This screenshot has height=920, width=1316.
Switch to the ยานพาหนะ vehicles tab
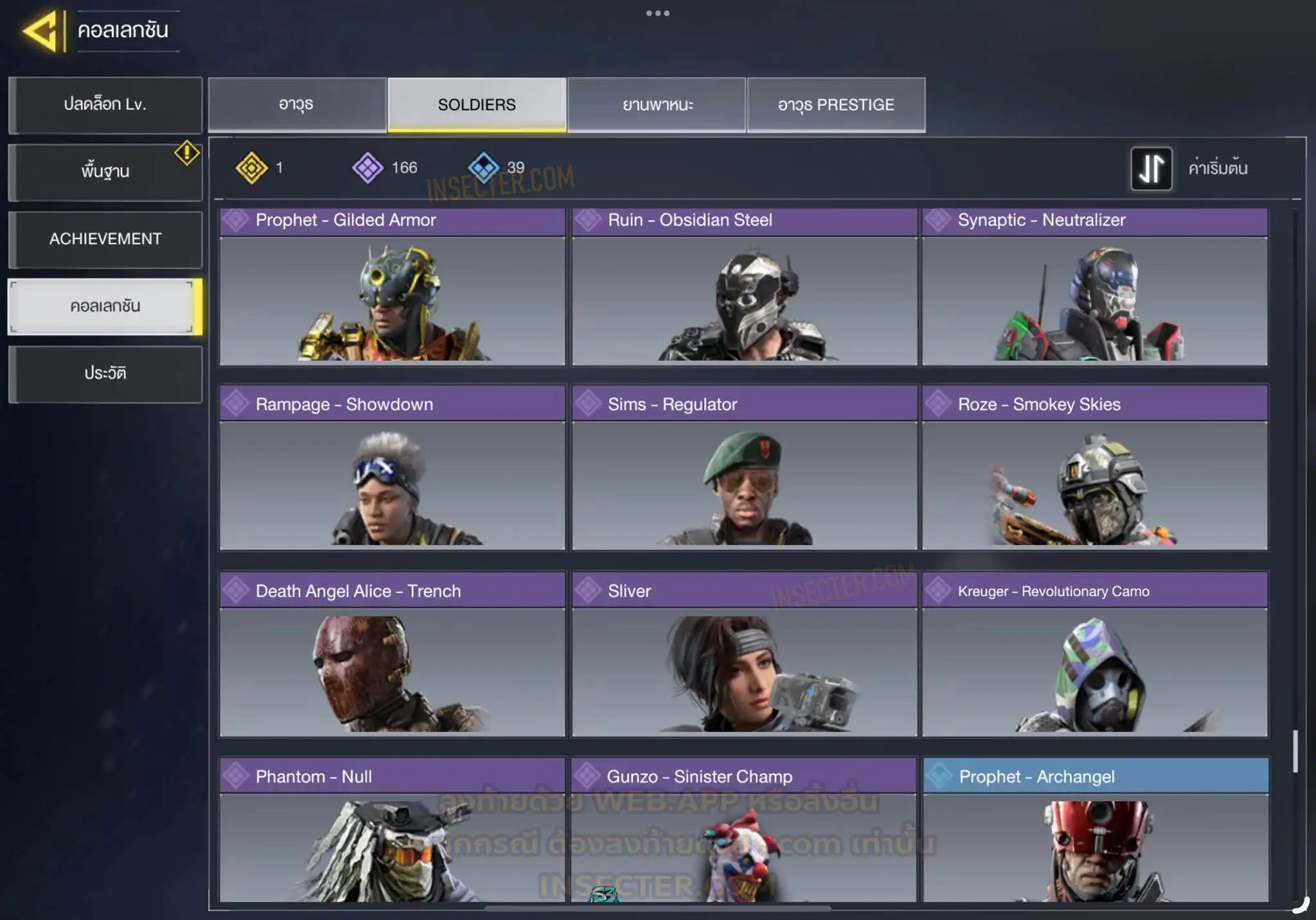point(657,105)
